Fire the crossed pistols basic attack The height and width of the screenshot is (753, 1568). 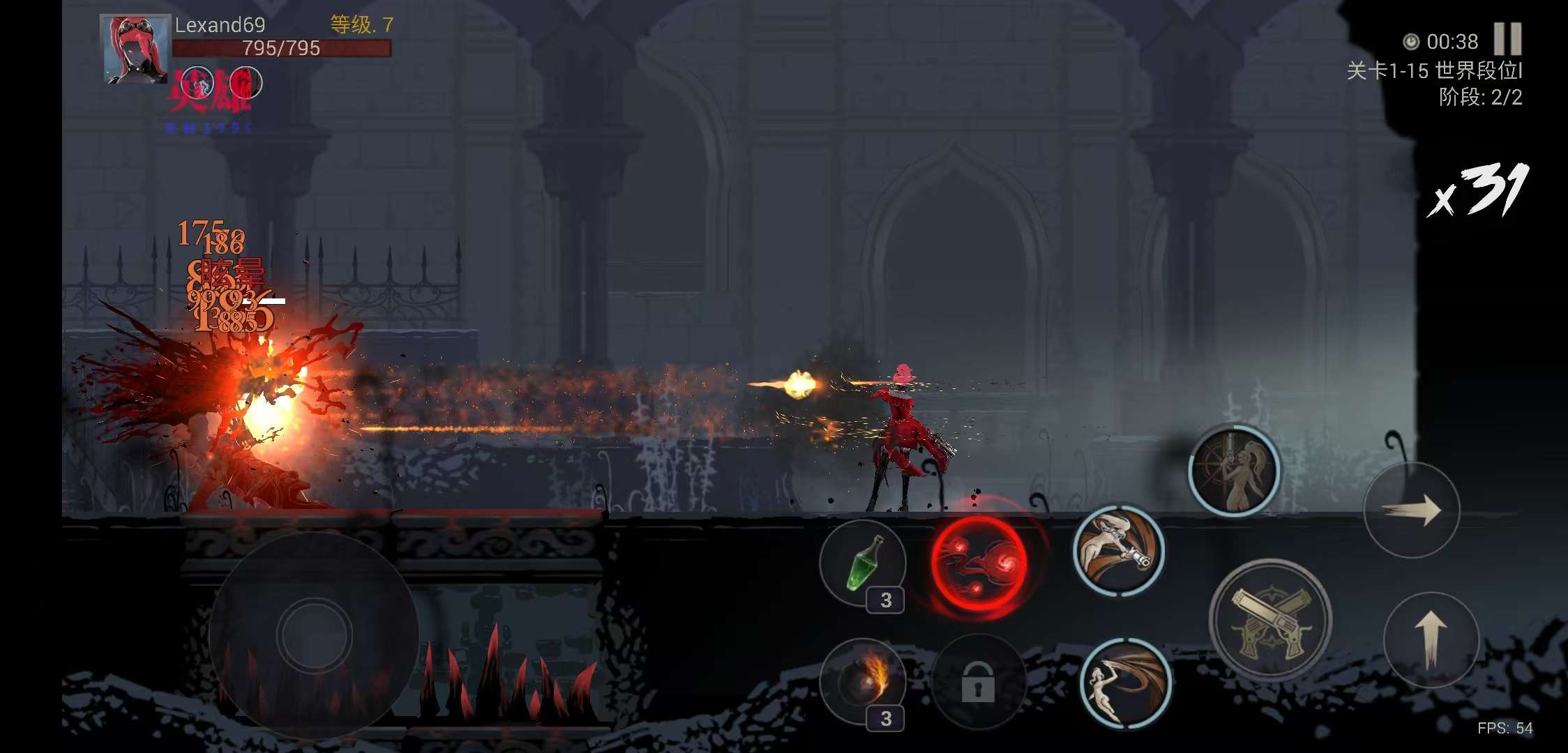click(1270, 619)
